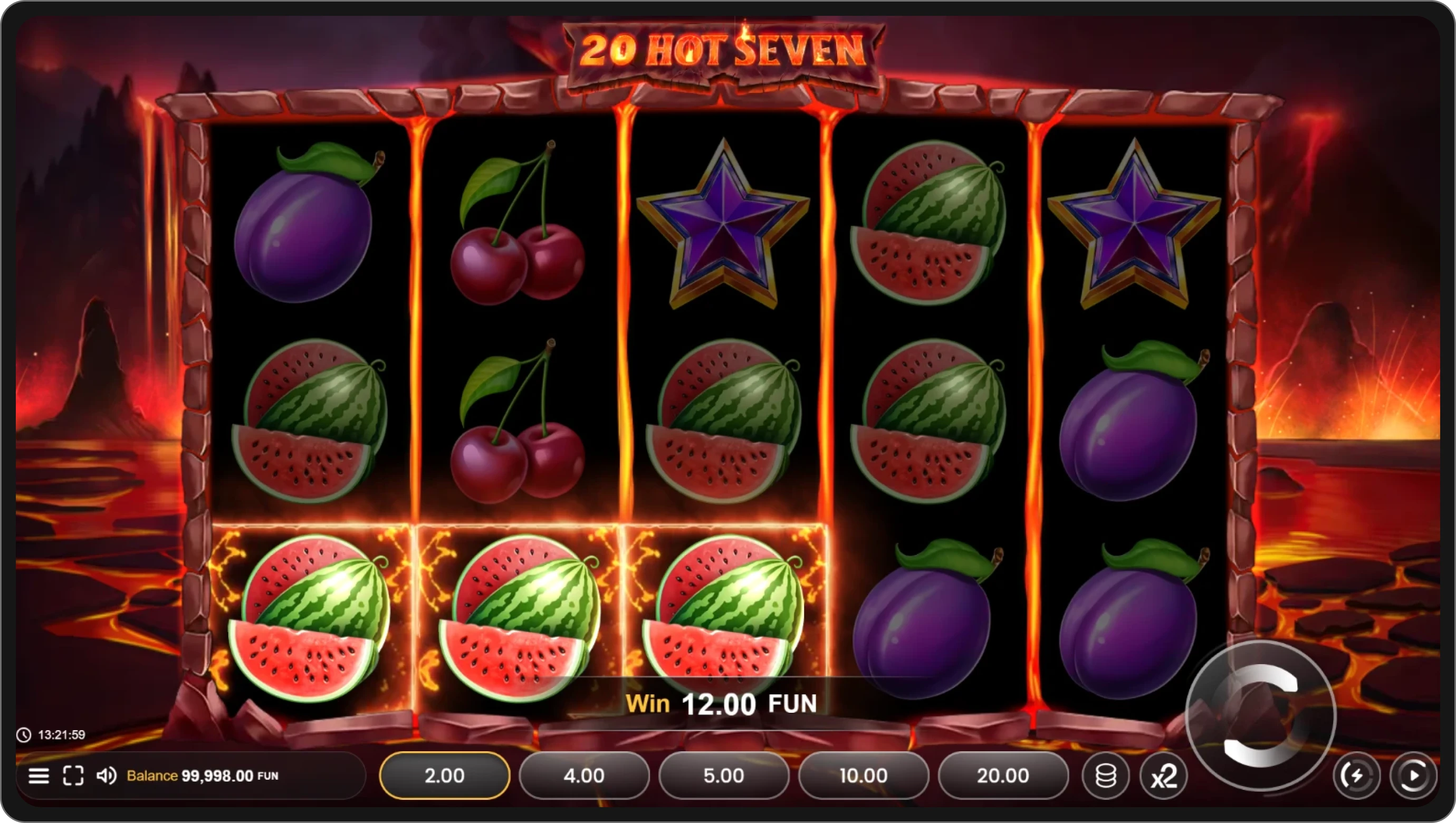Select the 4.00 bet amount

click(583, 776)
